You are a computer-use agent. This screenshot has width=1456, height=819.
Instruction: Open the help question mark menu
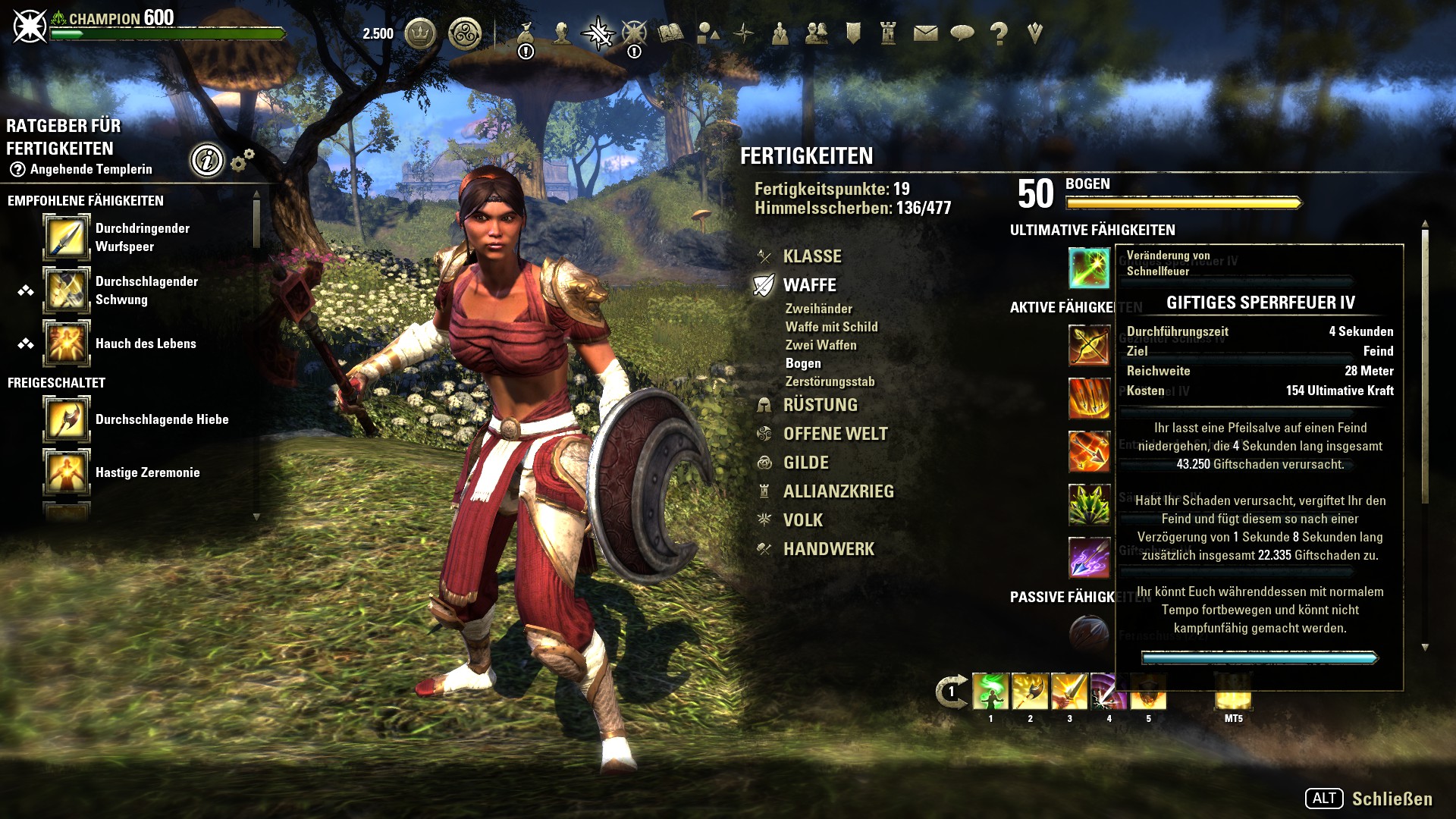(x=999, y=33)
